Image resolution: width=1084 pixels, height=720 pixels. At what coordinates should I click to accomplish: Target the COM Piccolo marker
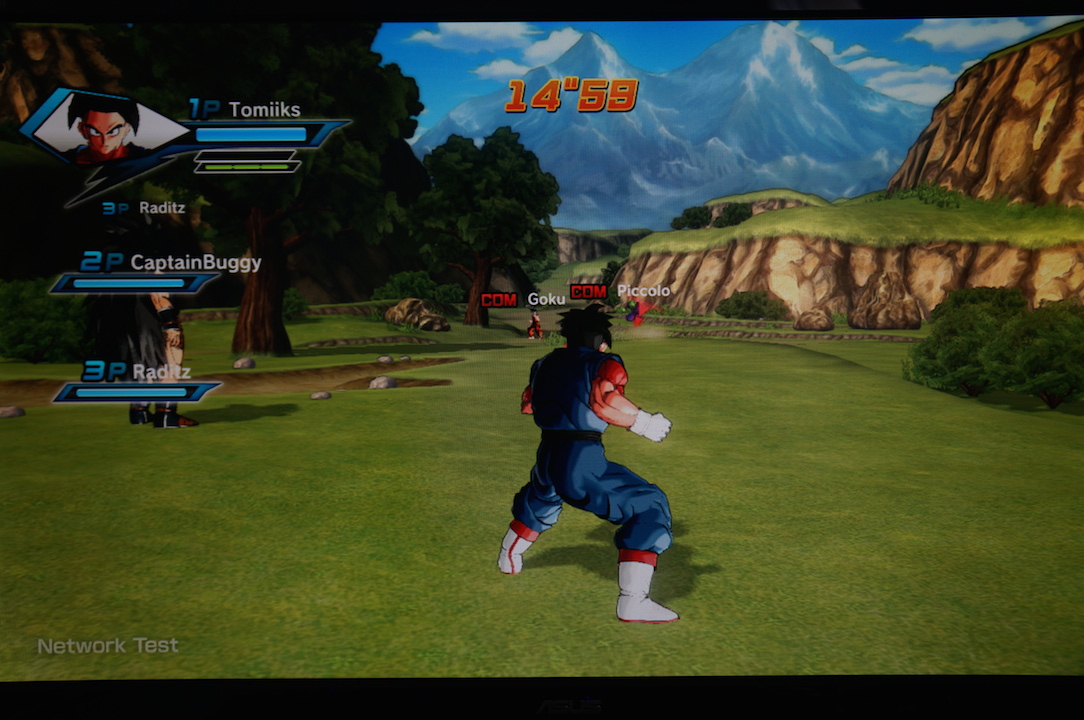(x=619, y=291)
